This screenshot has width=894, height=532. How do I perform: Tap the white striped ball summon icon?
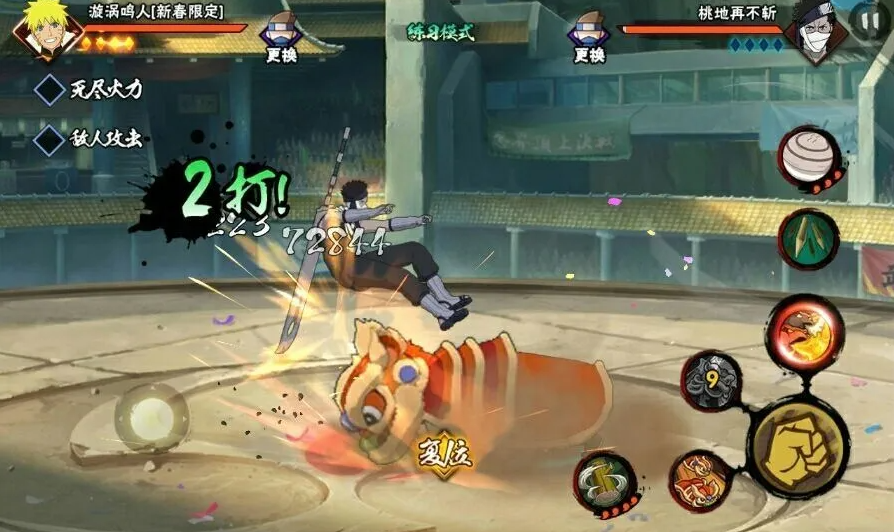pyautogui.click(x=808, y=157)
